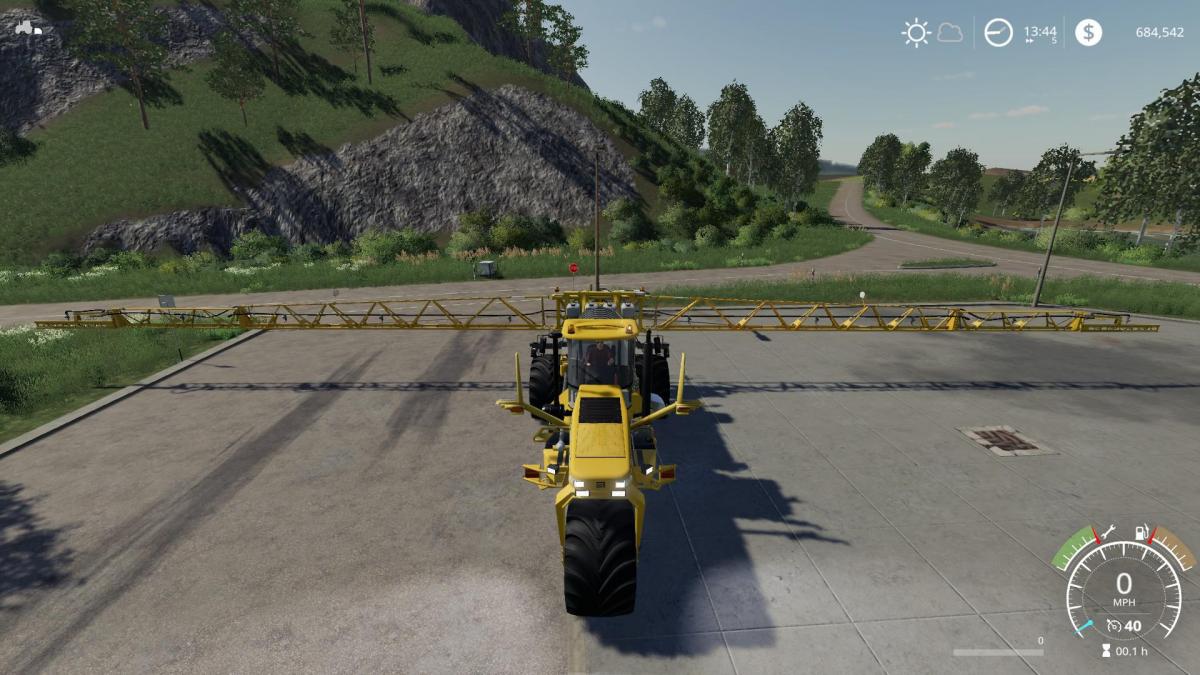Select the cloud forecast icon
This screenshot has height=675, width=1200.
(x=950, y=33)
